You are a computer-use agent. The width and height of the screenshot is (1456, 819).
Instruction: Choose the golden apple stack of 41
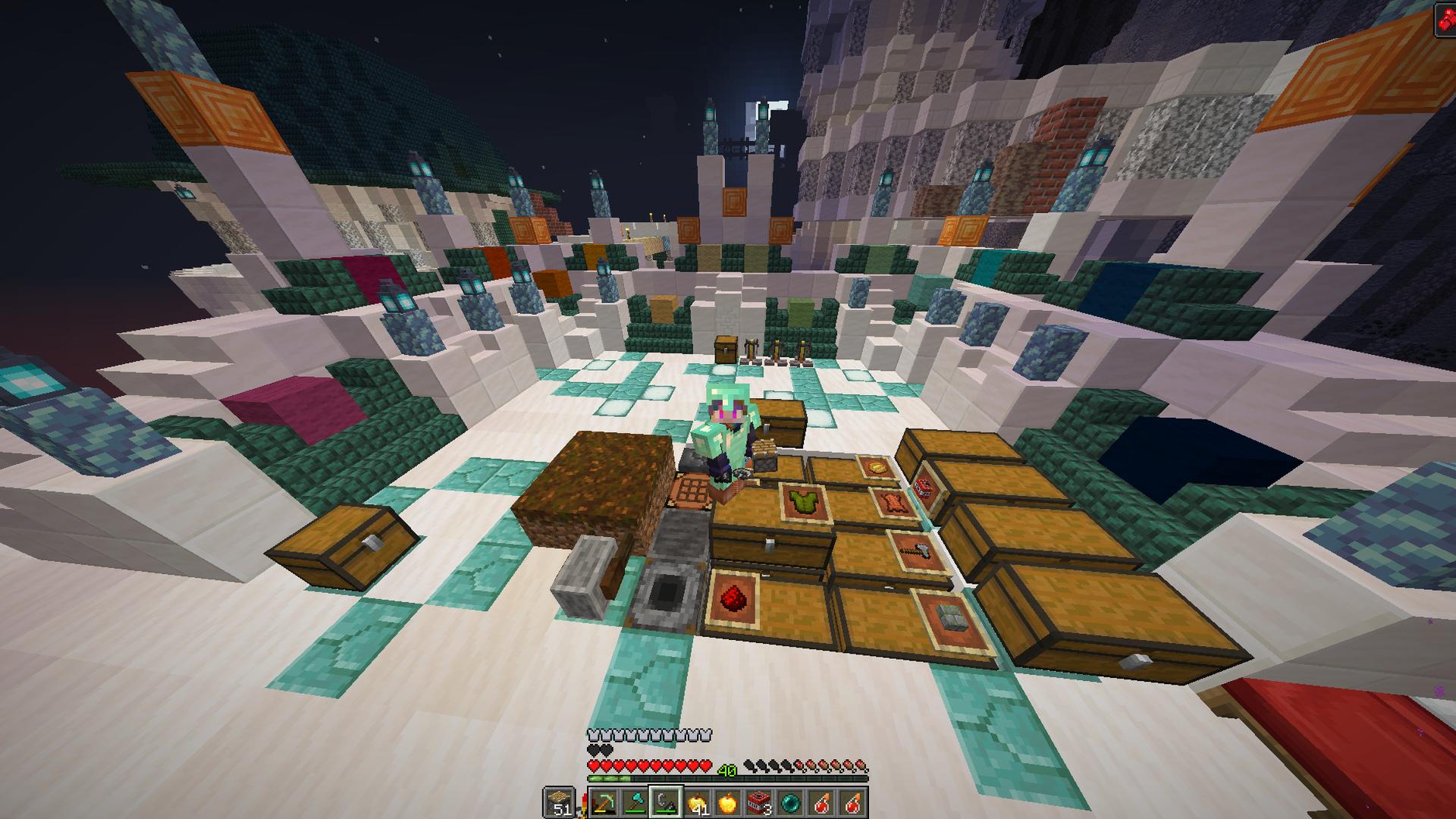pos(697,802)
